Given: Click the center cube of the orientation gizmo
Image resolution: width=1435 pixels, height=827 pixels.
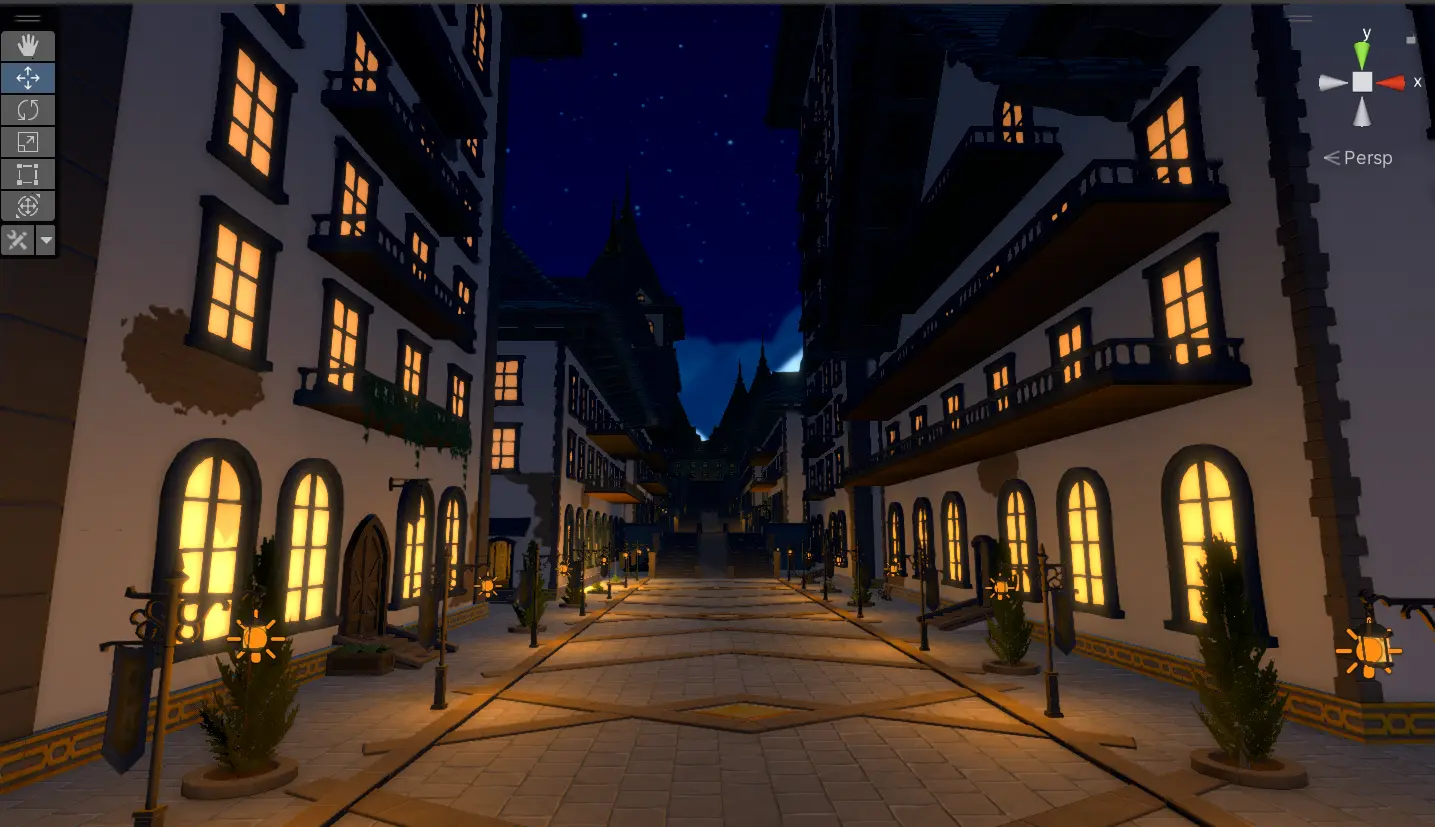Looking at the screenshot, I should [1362, 83].
